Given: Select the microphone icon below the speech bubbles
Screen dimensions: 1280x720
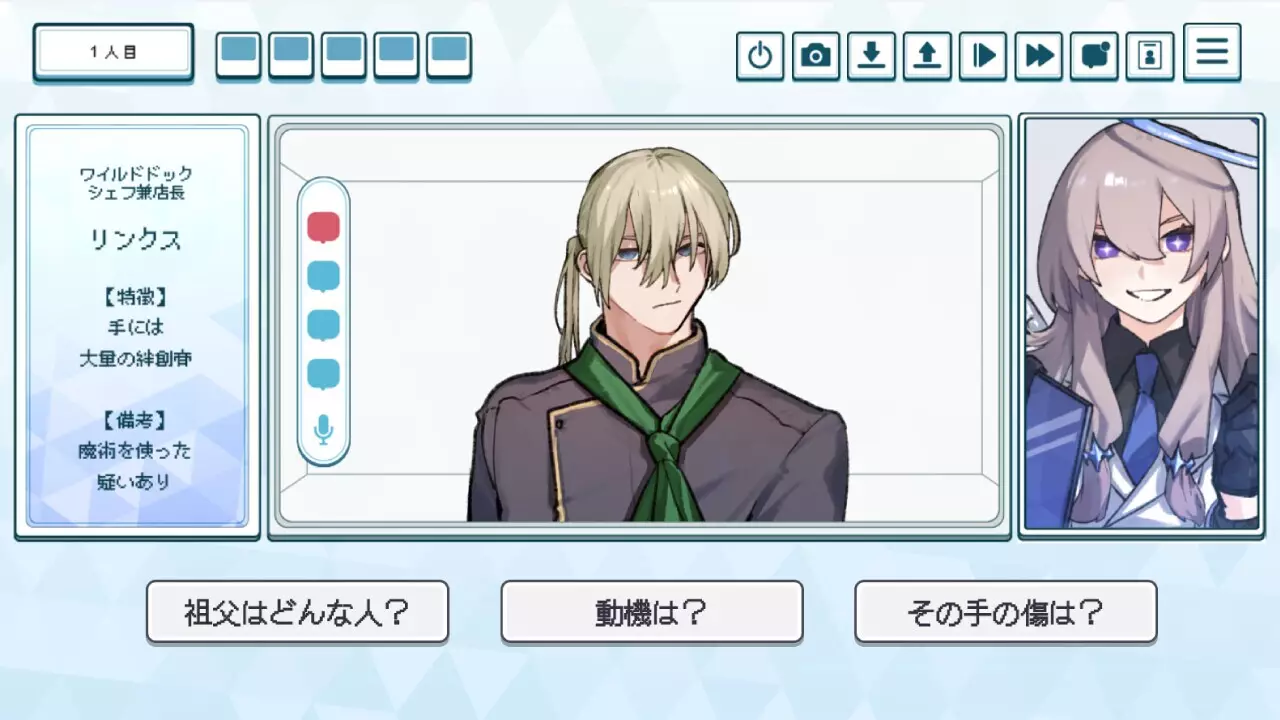Looking at the screenshot, I should [x=322, y=428].
